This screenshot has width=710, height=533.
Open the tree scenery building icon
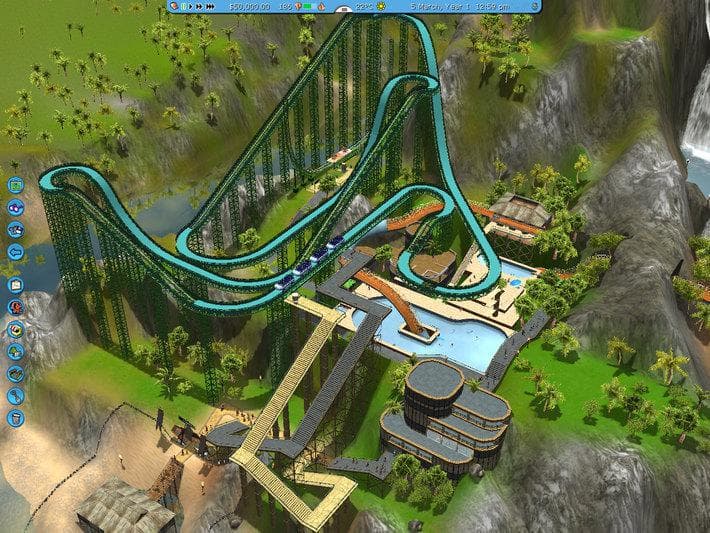pos(15,351)
